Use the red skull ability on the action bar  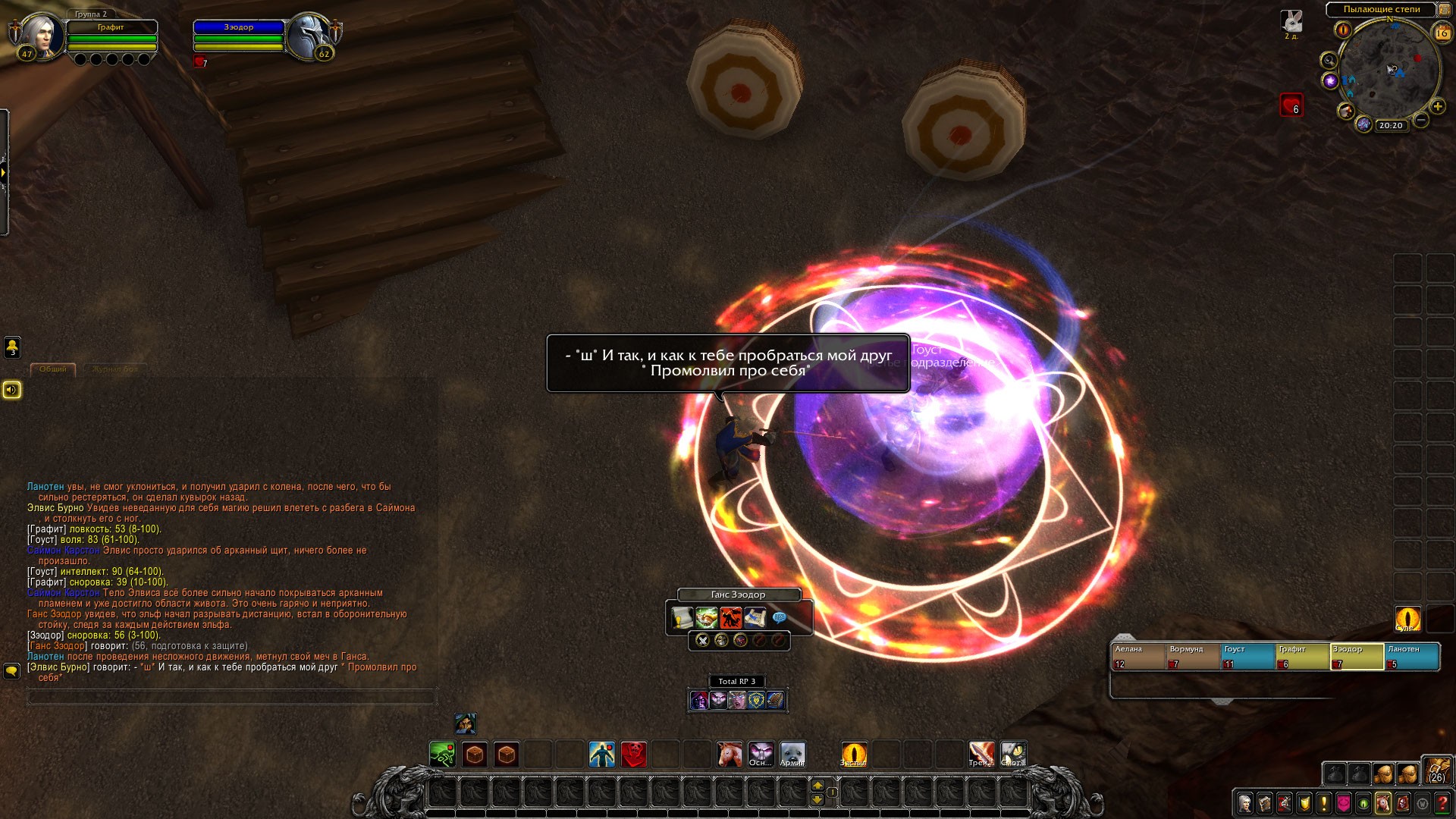pyautogui.click(x=634, y=755)
